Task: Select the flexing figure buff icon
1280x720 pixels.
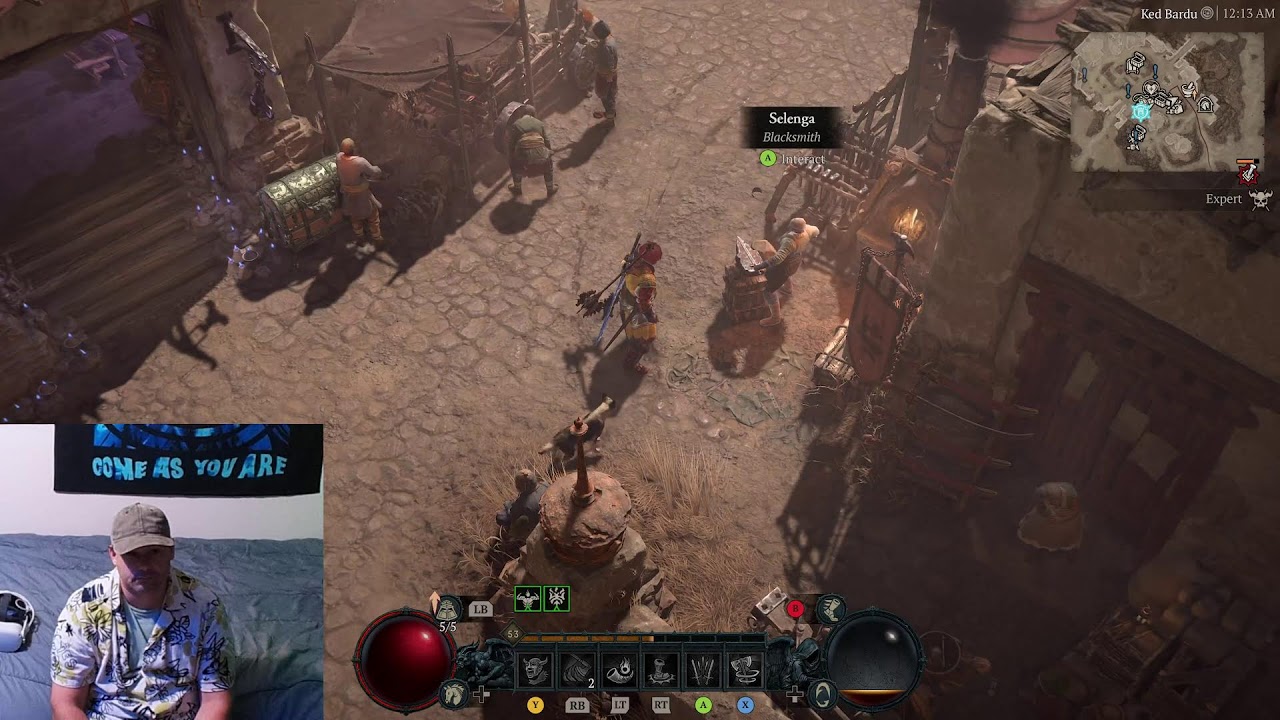Action: pyautogui.click(x=527, y=599)
